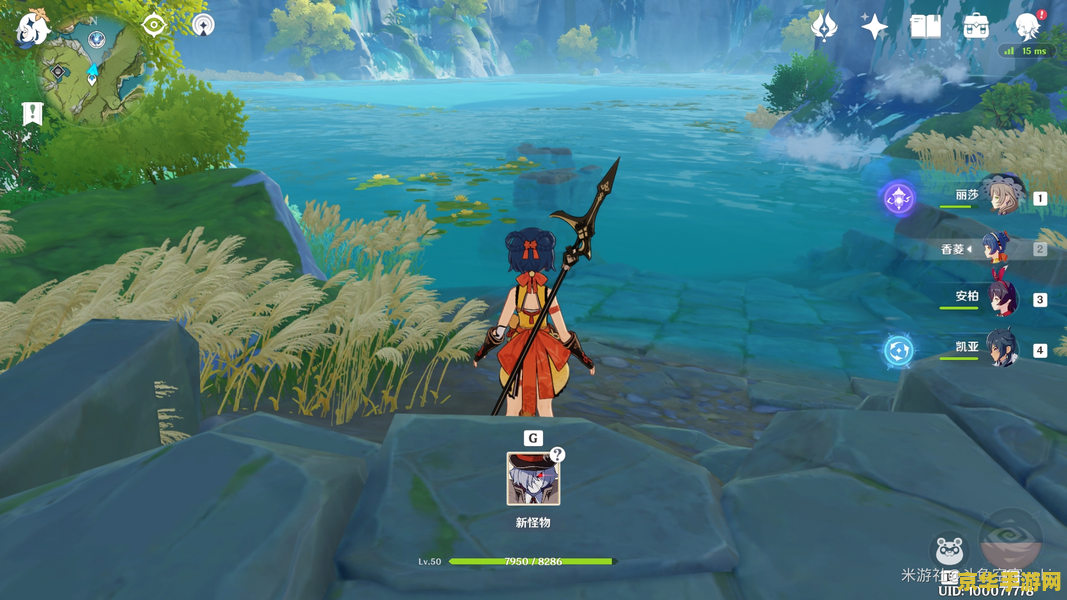Image resolution: width=1067 pixels, height=600 pixels.
Task: Open the Wish star icon
Action: pos(875,27)
